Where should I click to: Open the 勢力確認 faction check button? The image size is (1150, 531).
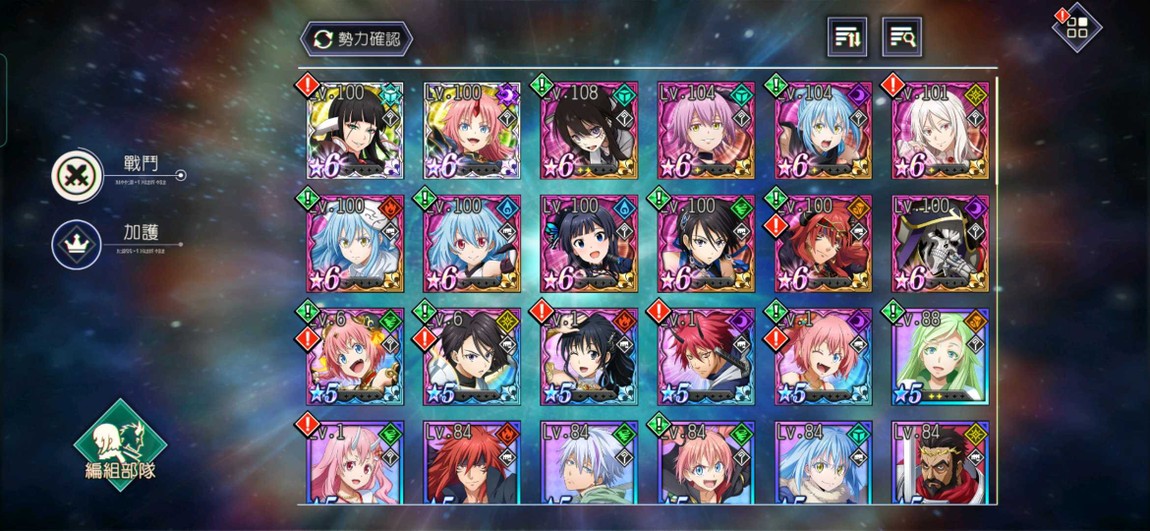coord(357,39)
